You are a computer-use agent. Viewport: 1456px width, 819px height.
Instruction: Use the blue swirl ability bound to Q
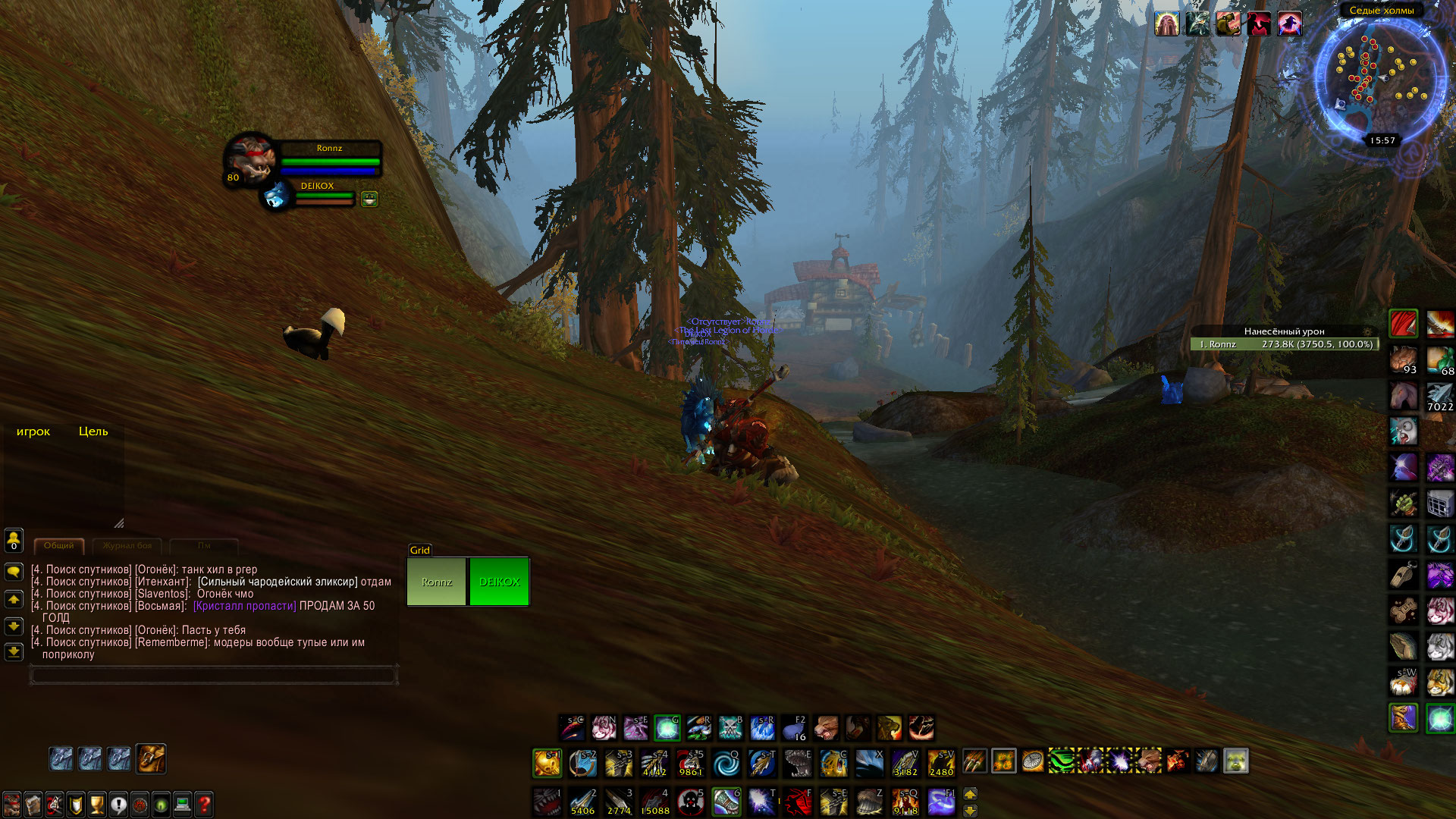click(x=726, y=763)
